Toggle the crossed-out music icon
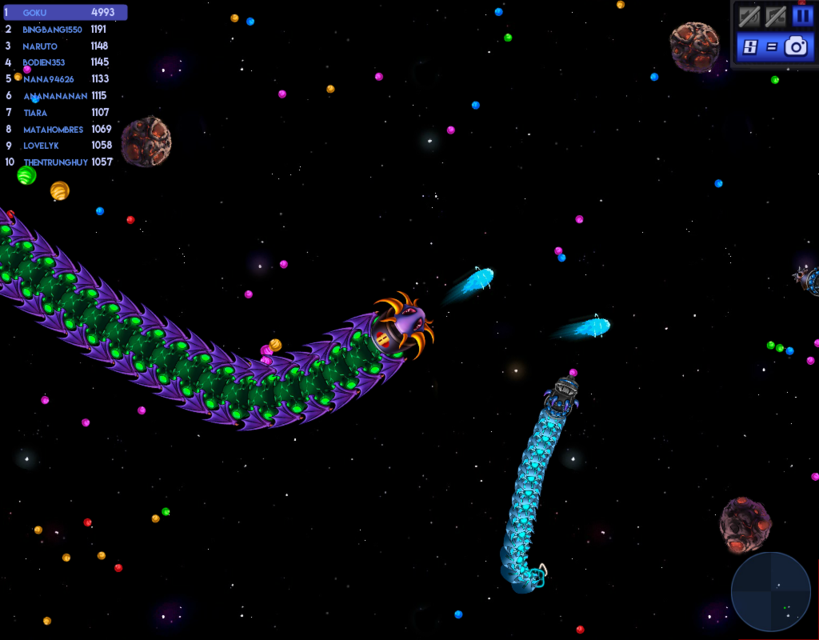 tap(775, 16)
